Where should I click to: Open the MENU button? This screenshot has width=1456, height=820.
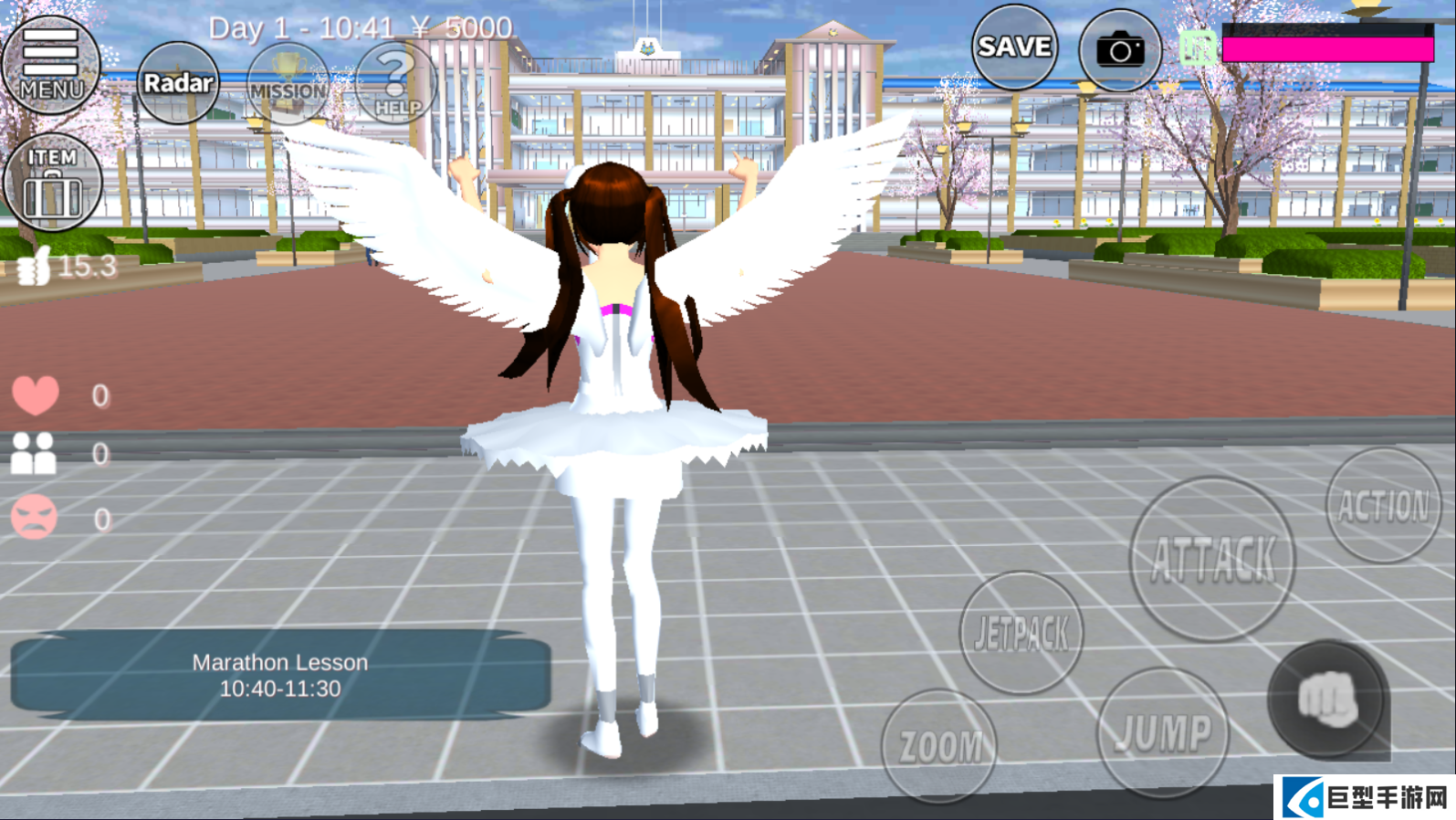(50, 64)
